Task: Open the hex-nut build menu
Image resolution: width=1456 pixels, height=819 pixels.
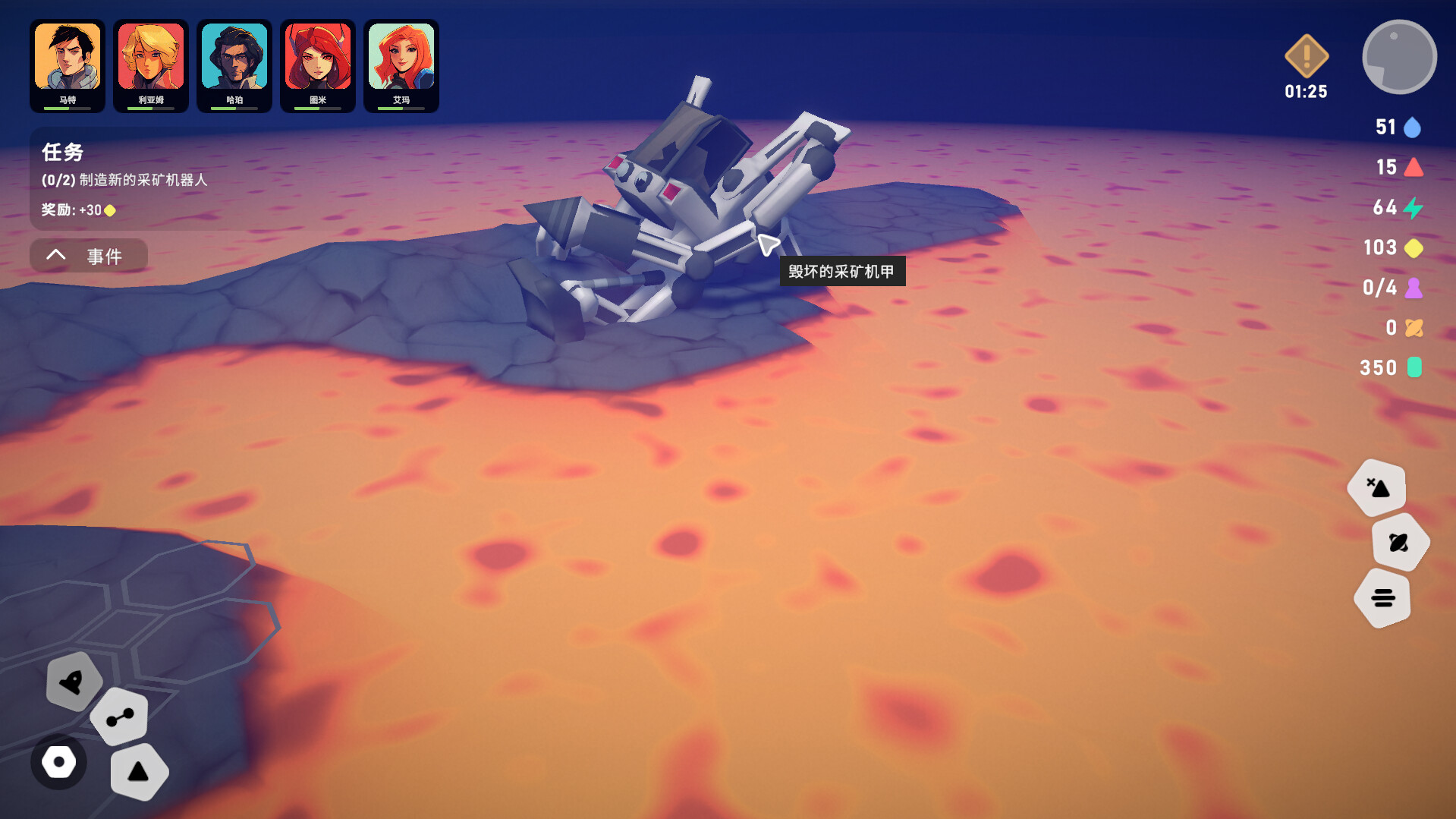Action: point(59,762)
